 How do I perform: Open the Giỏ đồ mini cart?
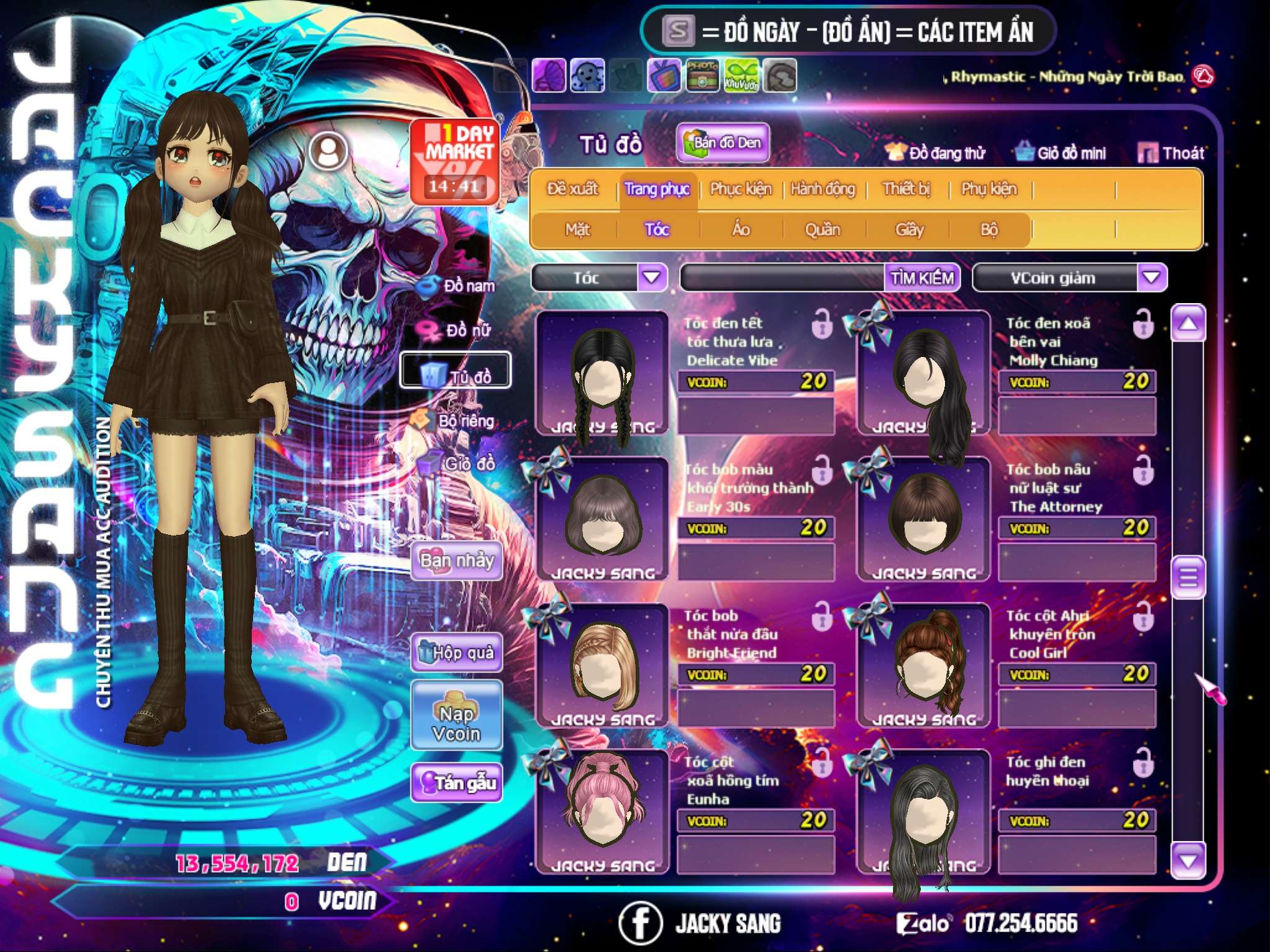click(x=1061, y=153)
